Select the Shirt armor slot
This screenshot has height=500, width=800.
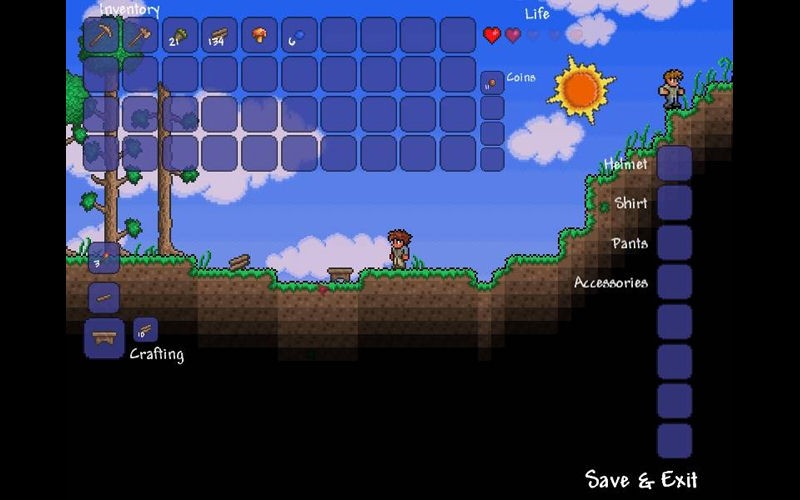coord(674,203)
